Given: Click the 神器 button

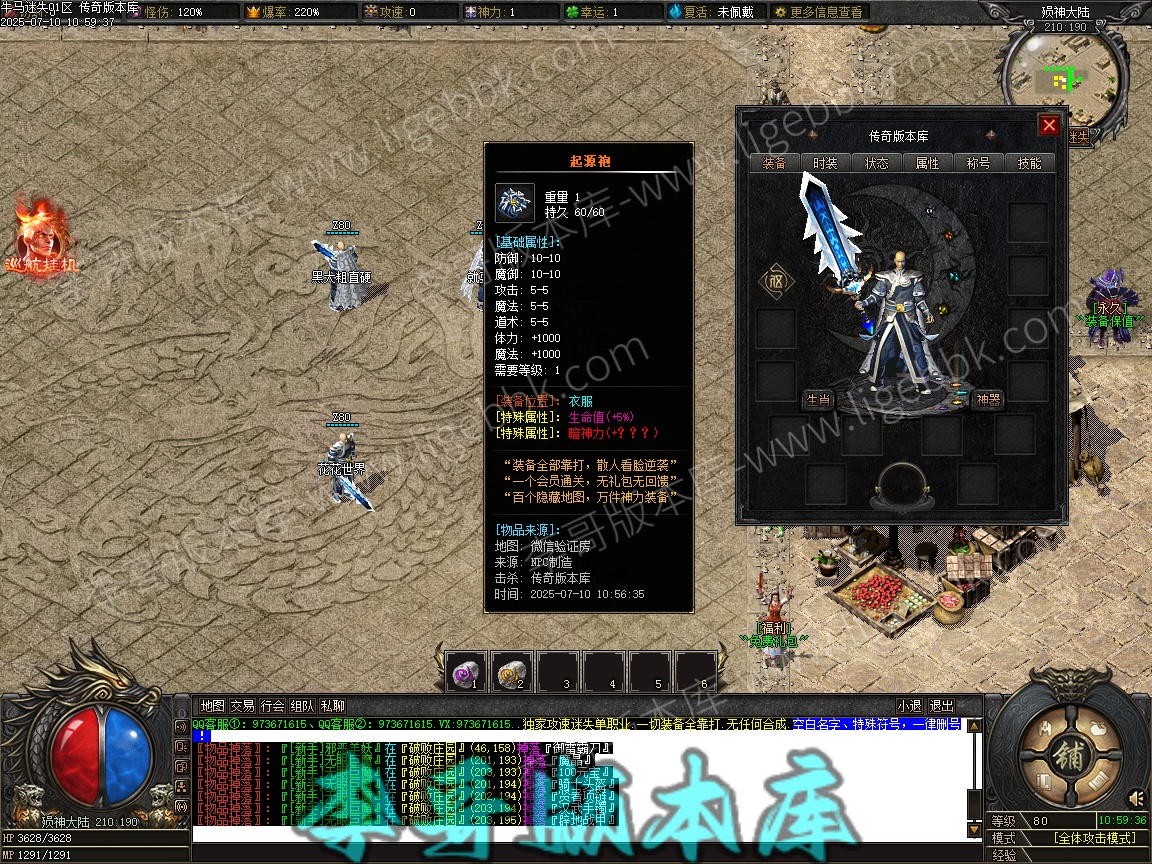Looking at the screenshot, I should tap(988, 400).
